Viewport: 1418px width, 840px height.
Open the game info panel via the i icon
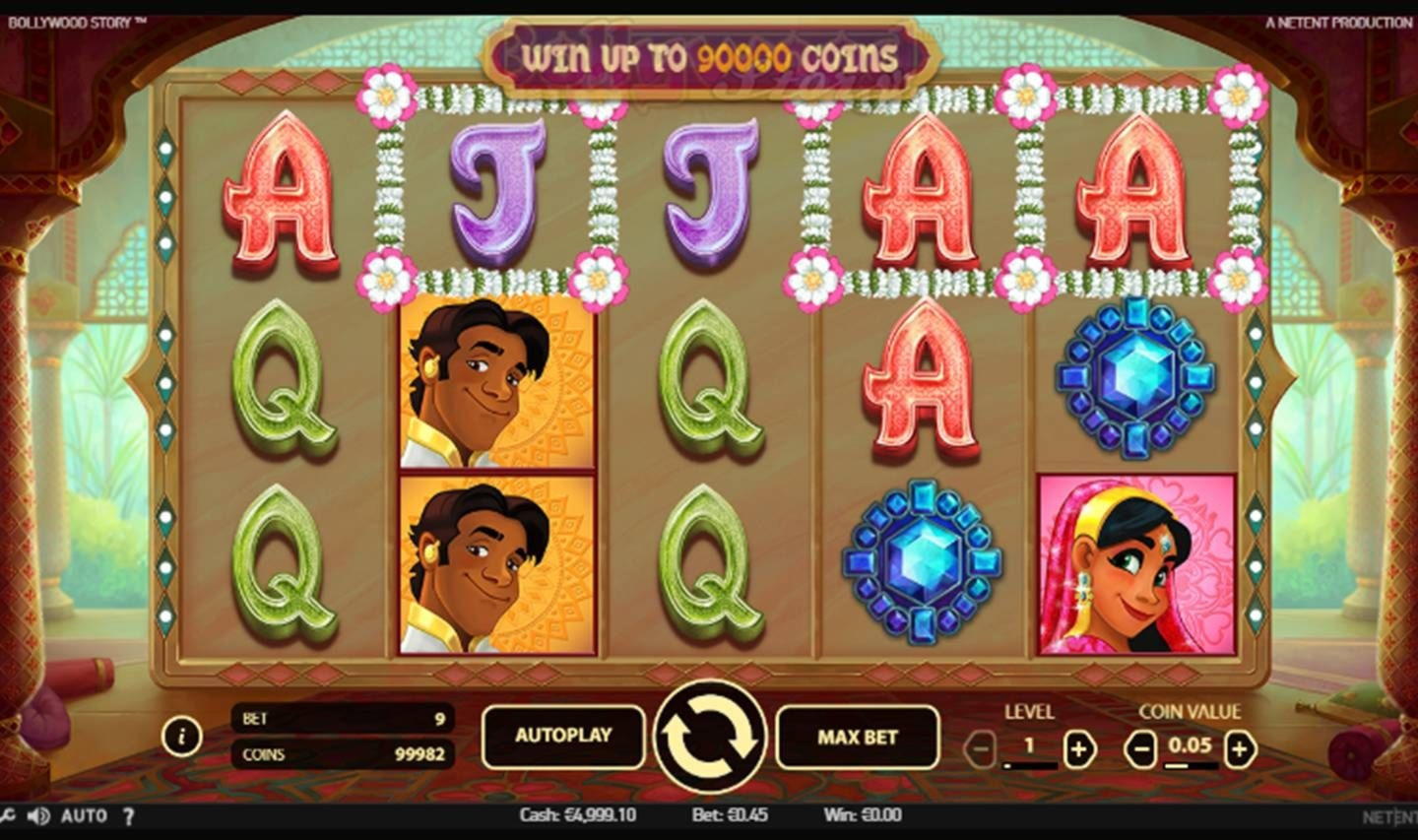click(x=181, y=736)
